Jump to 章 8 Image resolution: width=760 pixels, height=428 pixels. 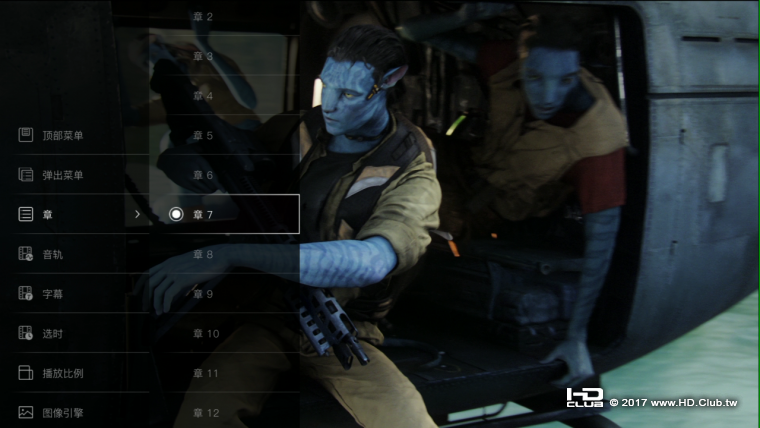pos(203,255)
